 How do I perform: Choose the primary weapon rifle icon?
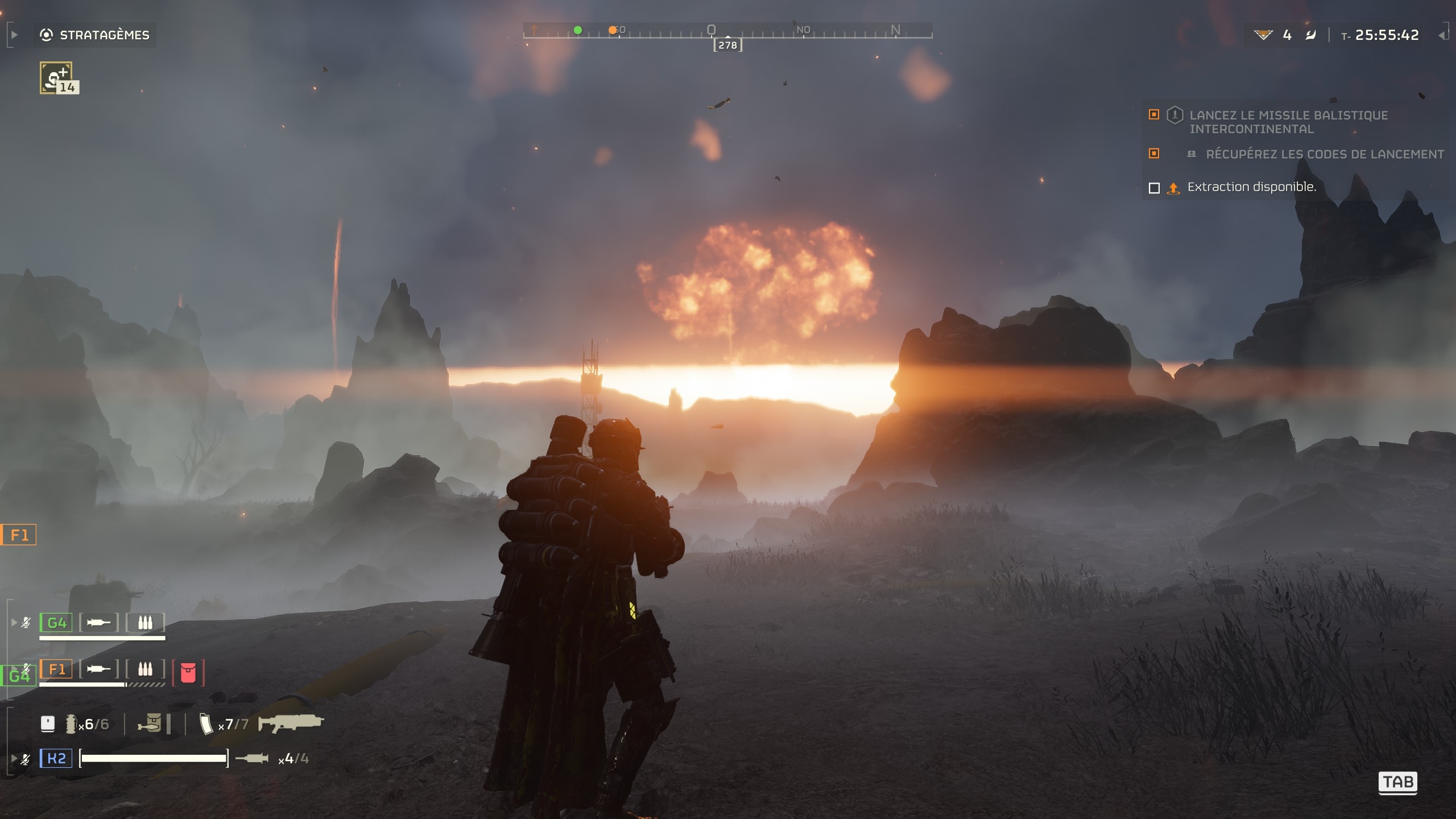291,723
